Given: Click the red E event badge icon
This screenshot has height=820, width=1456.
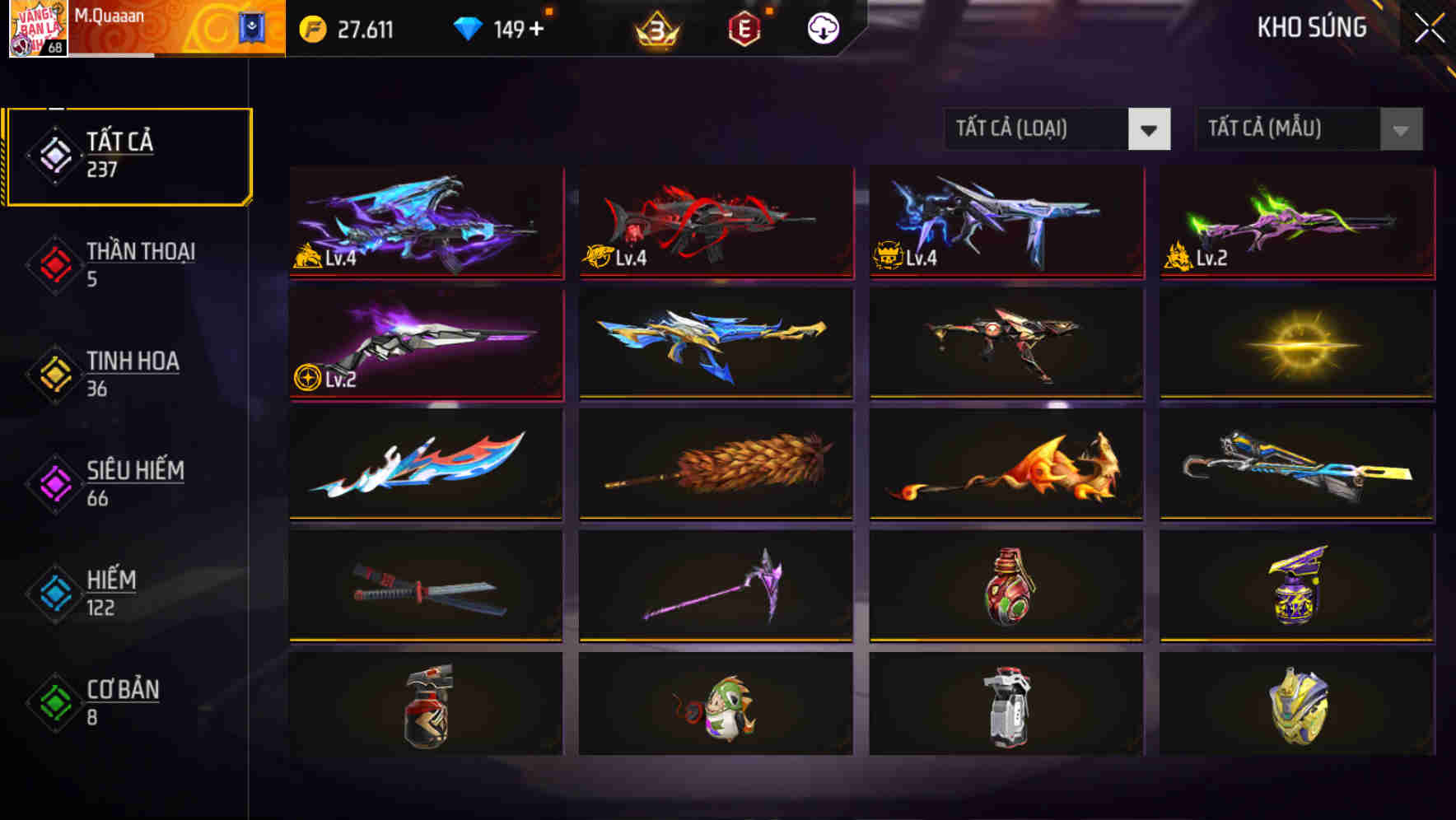Looking at the screenshot, I should tap(742, 27).
